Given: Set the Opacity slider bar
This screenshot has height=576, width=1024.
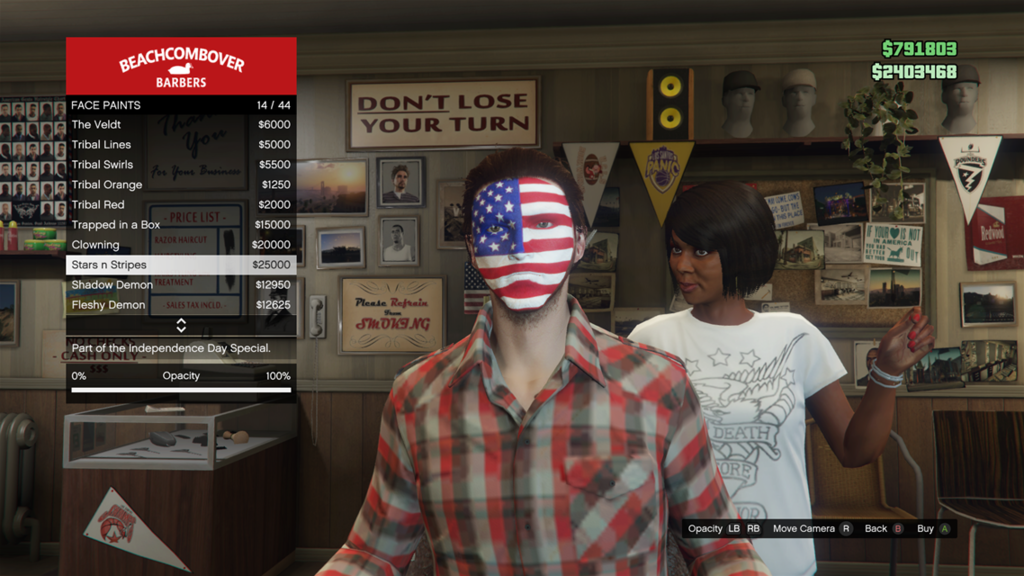Looking at the screenshot, I should coord(181,390).
